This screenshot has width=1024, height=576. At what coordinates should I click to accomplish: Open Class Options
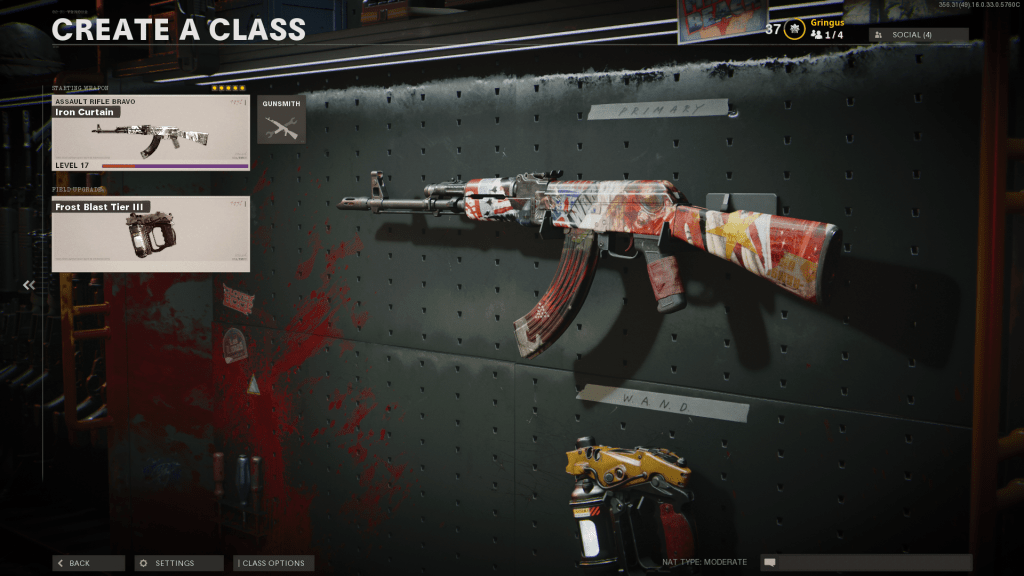273,563
